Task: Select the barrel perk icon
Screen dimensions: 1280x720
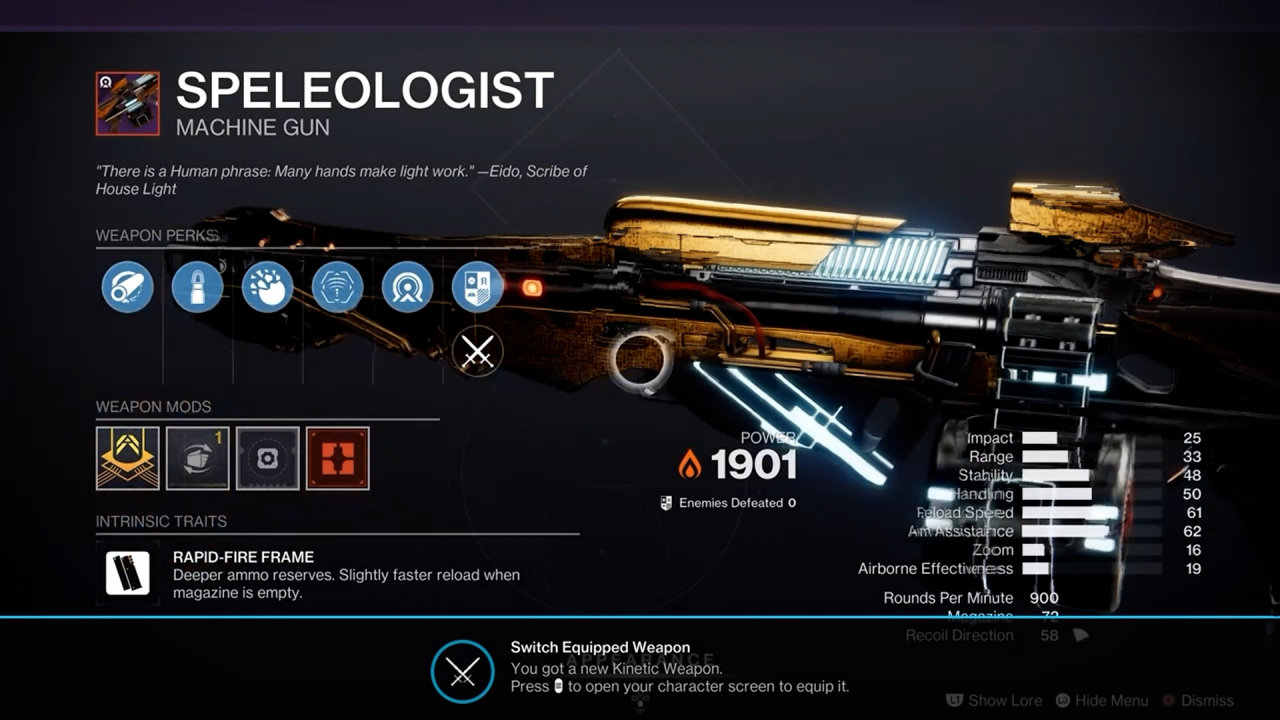Action: (127, 287)
